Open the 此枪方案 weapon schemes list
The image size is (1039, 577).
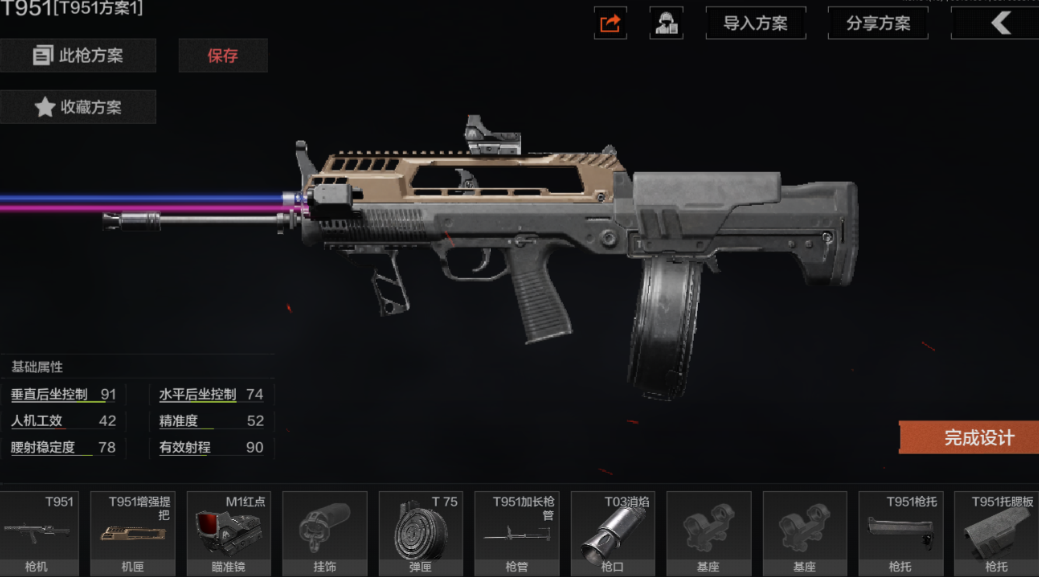tap(78, 56)
